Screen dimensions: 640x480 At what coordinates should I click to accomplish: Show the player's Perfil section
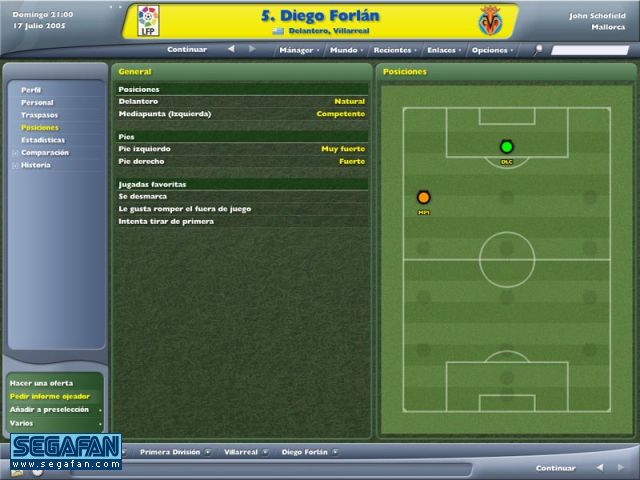click(x=31, y=90)
